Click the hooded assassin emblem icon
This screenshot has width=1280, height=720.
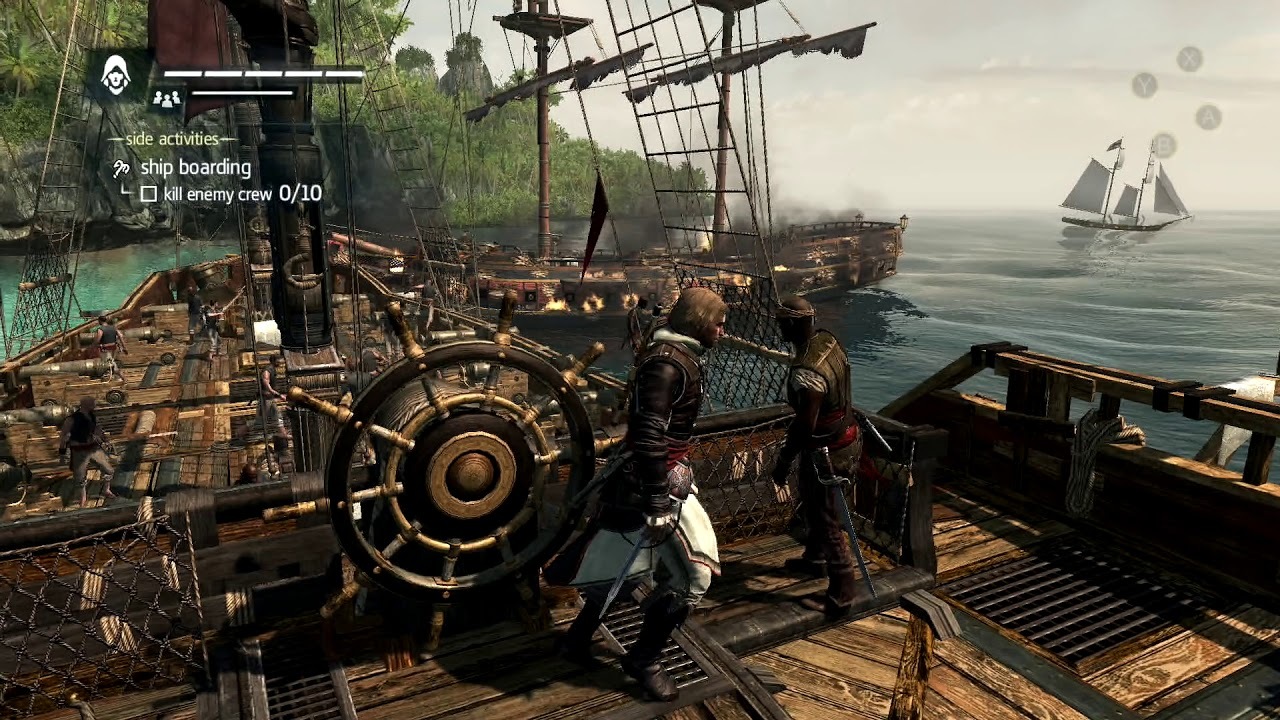pyautogui.click(x=117, y=76)
